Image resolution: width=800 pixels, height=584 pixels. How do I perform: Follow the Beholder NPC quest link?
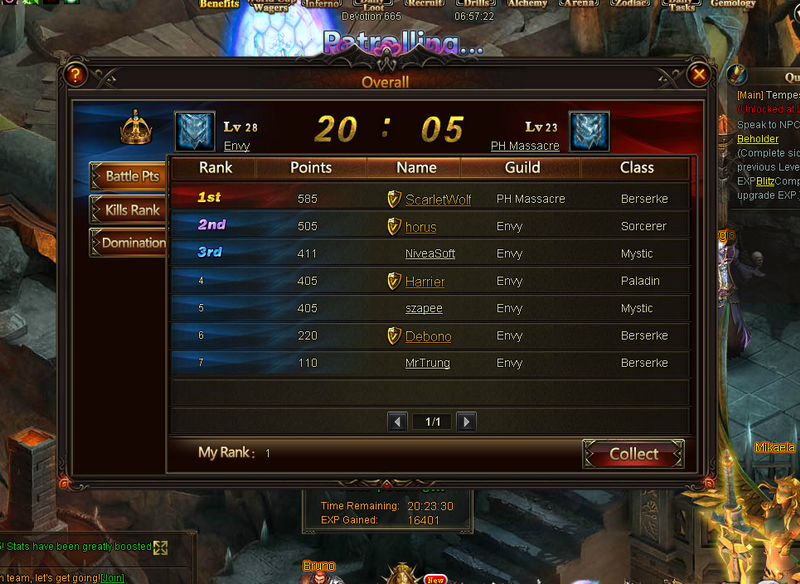[758, 139]
